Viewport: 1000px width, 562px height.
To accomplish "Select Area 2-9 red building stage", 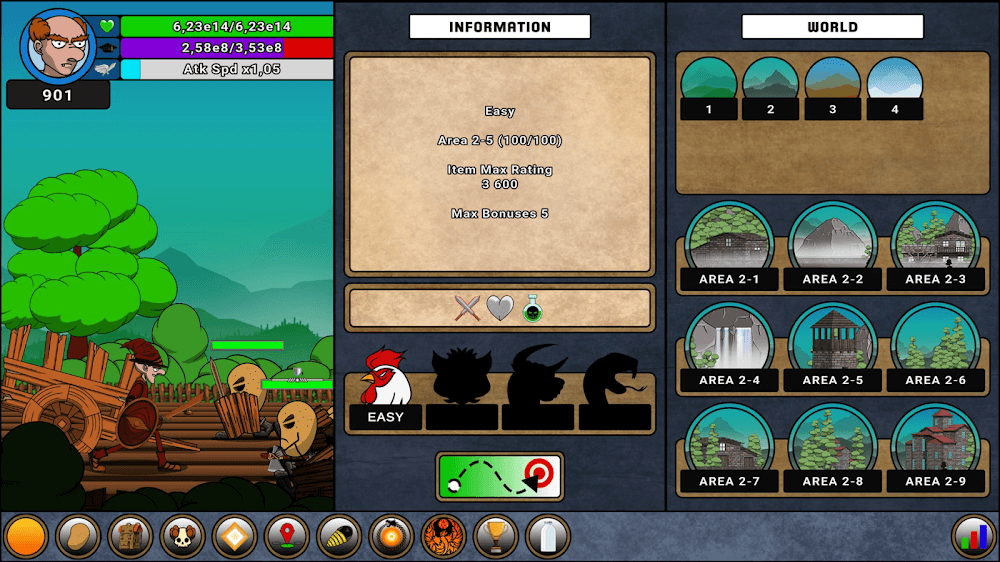I will [935, 448].
